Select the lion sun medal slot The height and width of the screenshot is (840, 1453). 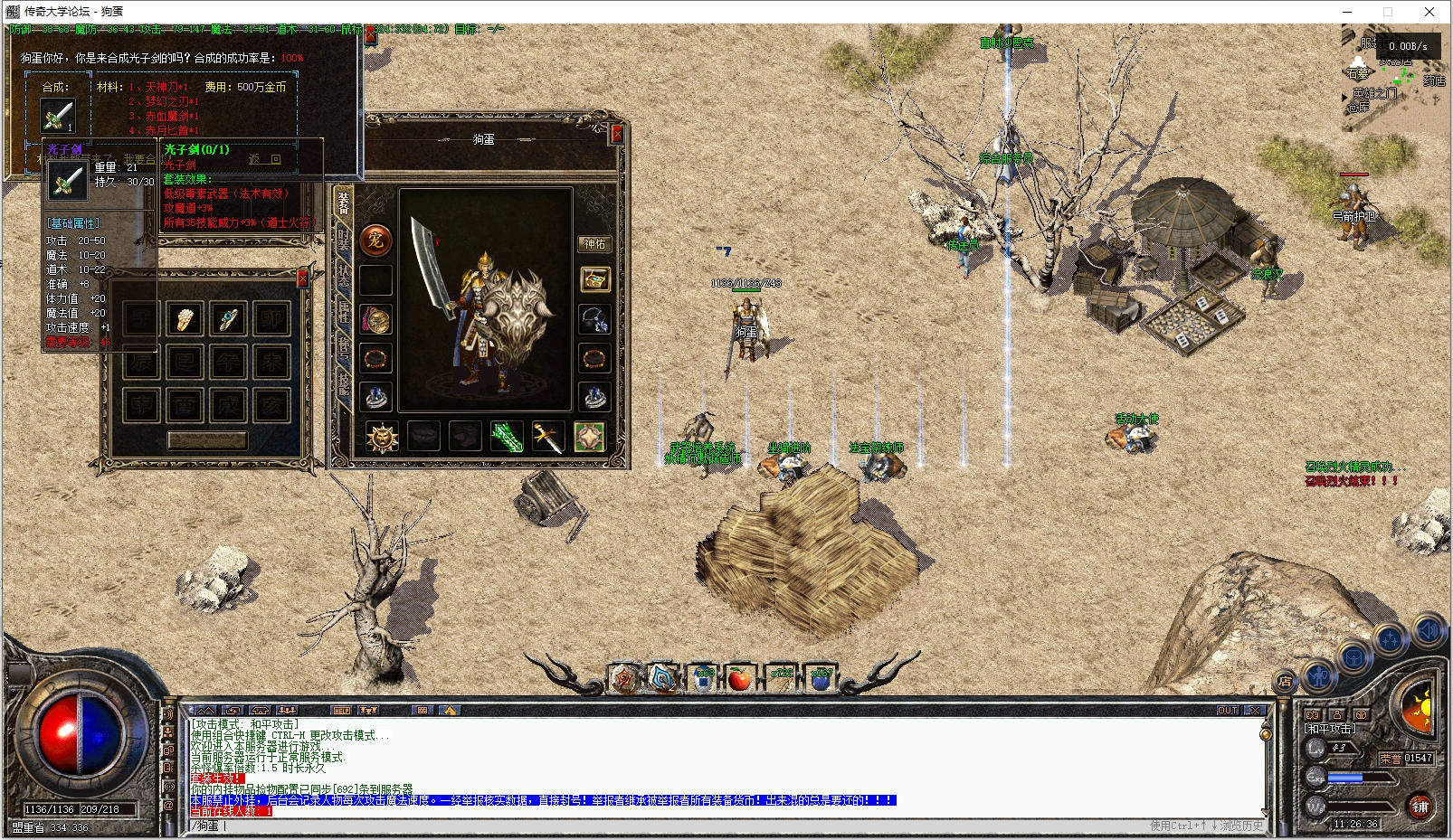tap(382, 438)
